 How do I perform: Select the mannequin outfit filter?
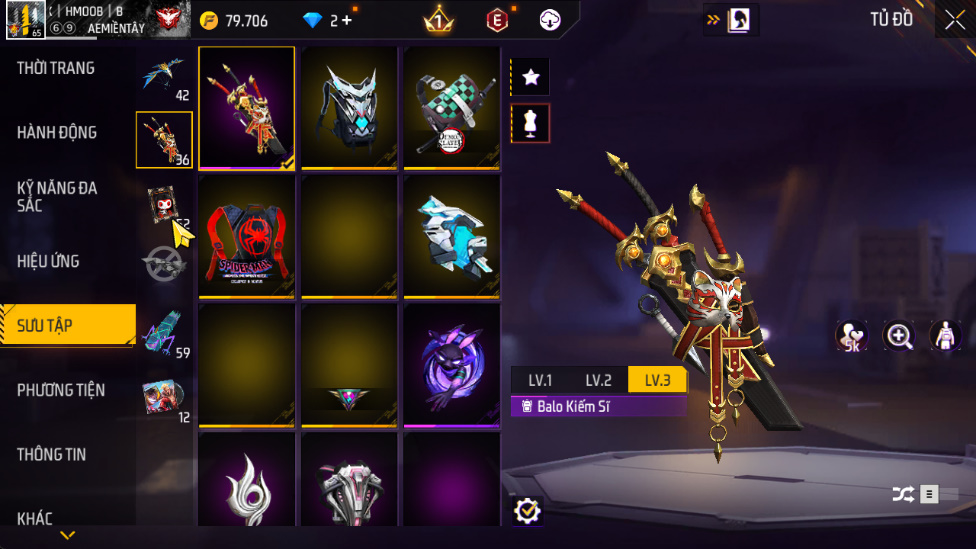point(530,123)
